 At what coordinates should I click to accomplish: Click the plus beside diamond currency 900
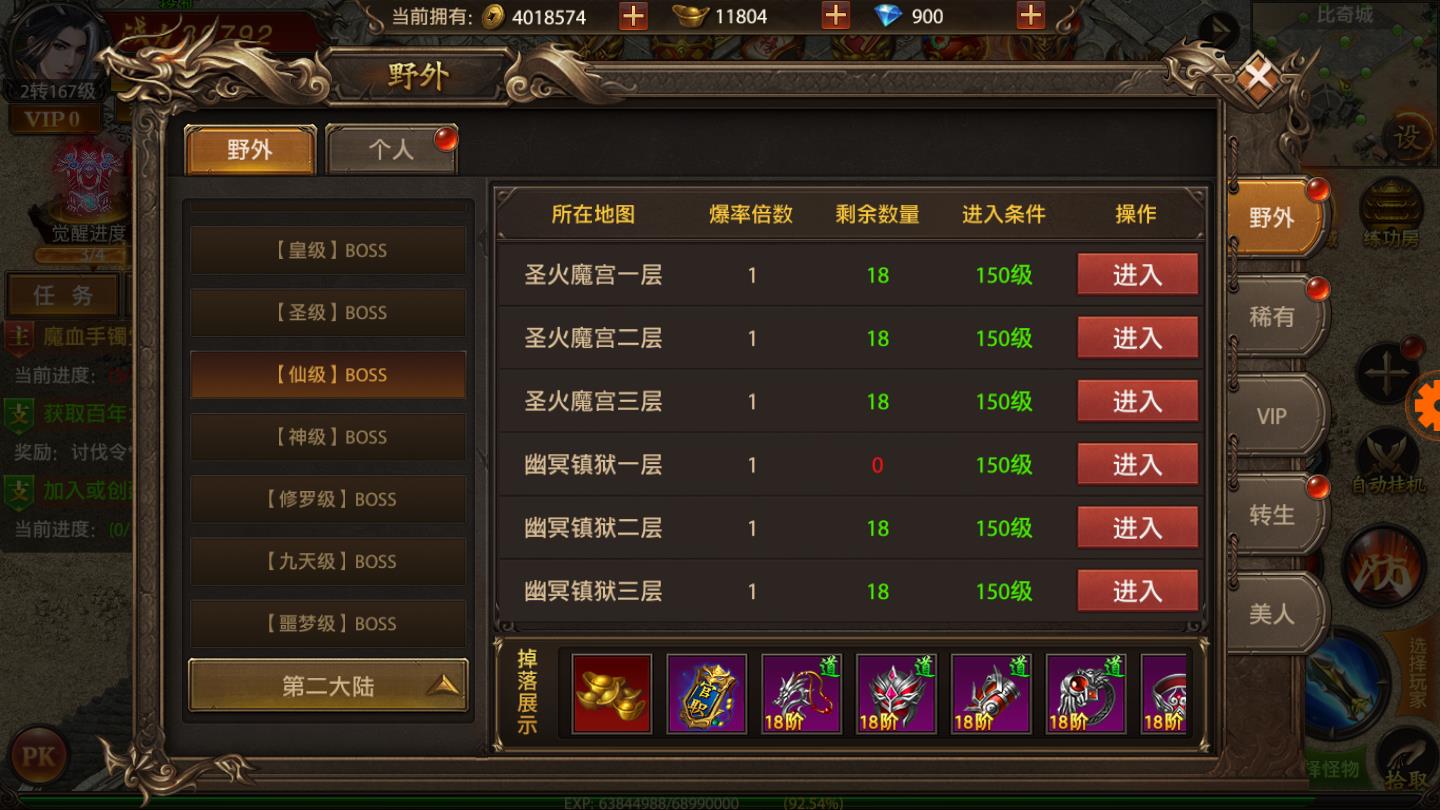(1031, 16)
